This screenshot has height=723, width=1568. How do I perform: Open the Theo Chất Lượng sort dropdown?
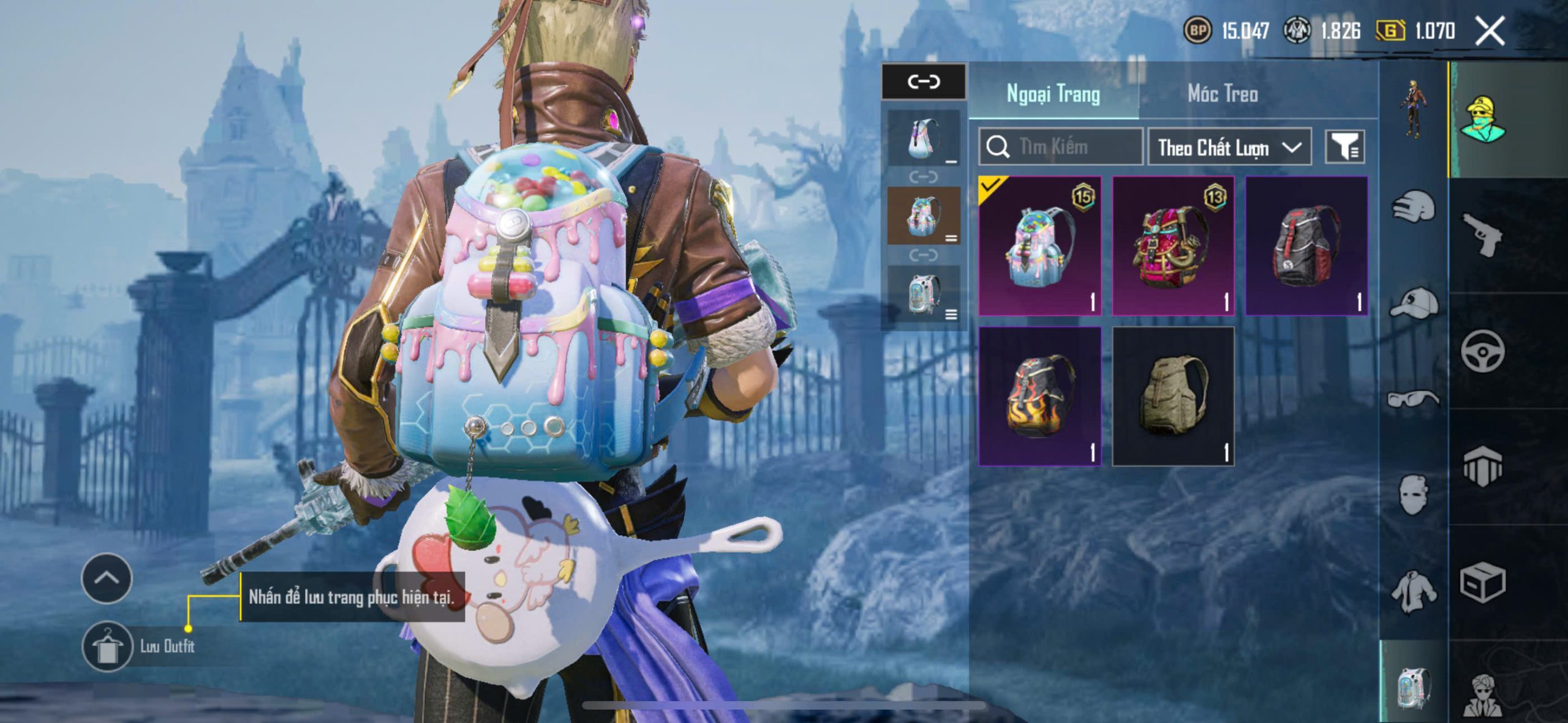pos(1229,147)
